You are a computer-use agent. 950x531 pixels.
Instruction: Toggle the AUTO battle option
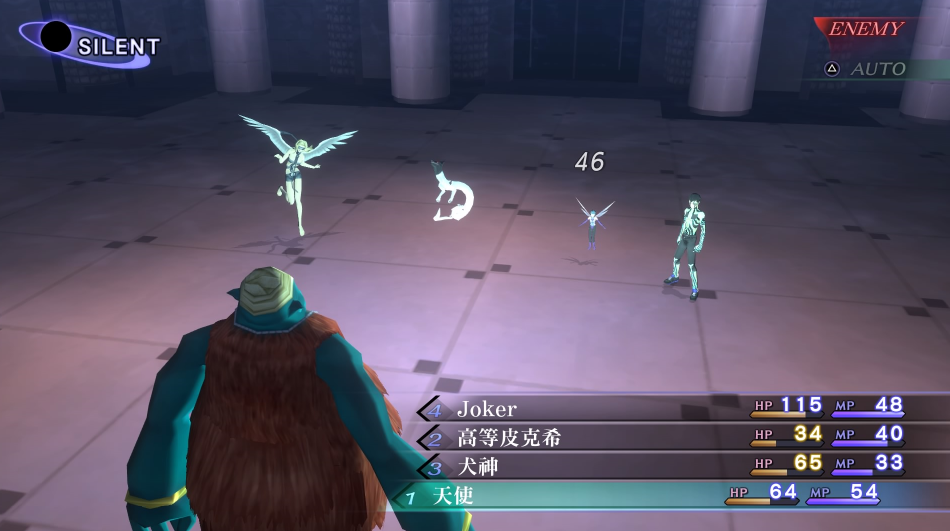point(866,69)
